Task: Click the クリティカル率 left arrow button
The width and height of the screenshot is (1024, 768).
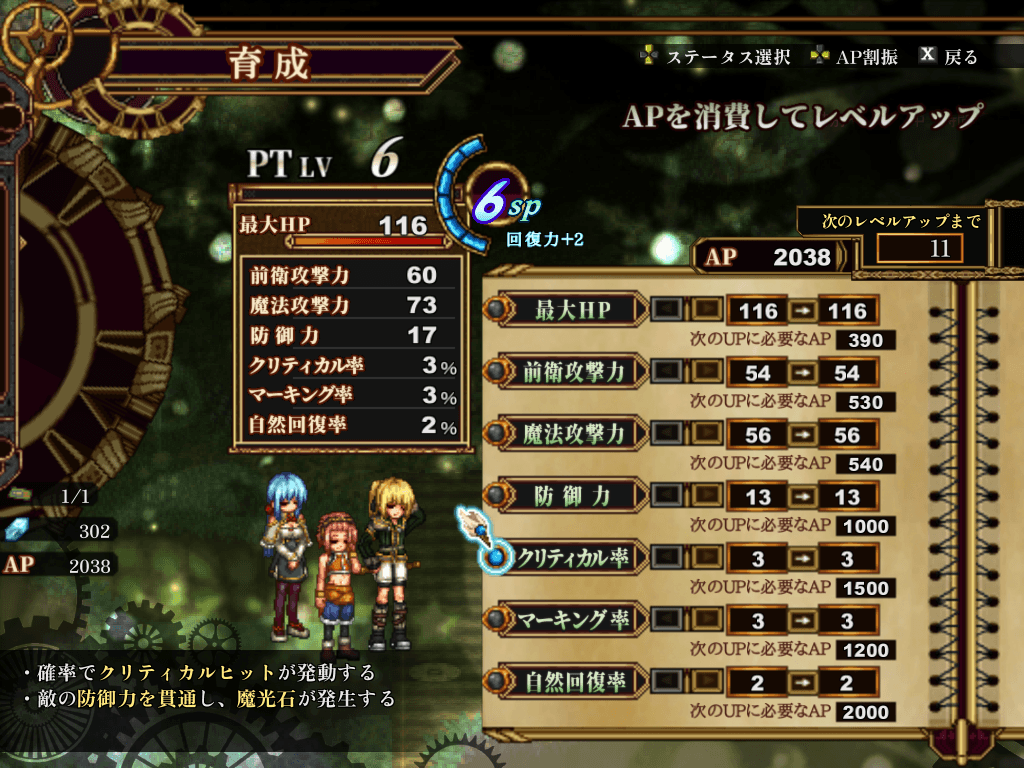Action: 668,558
